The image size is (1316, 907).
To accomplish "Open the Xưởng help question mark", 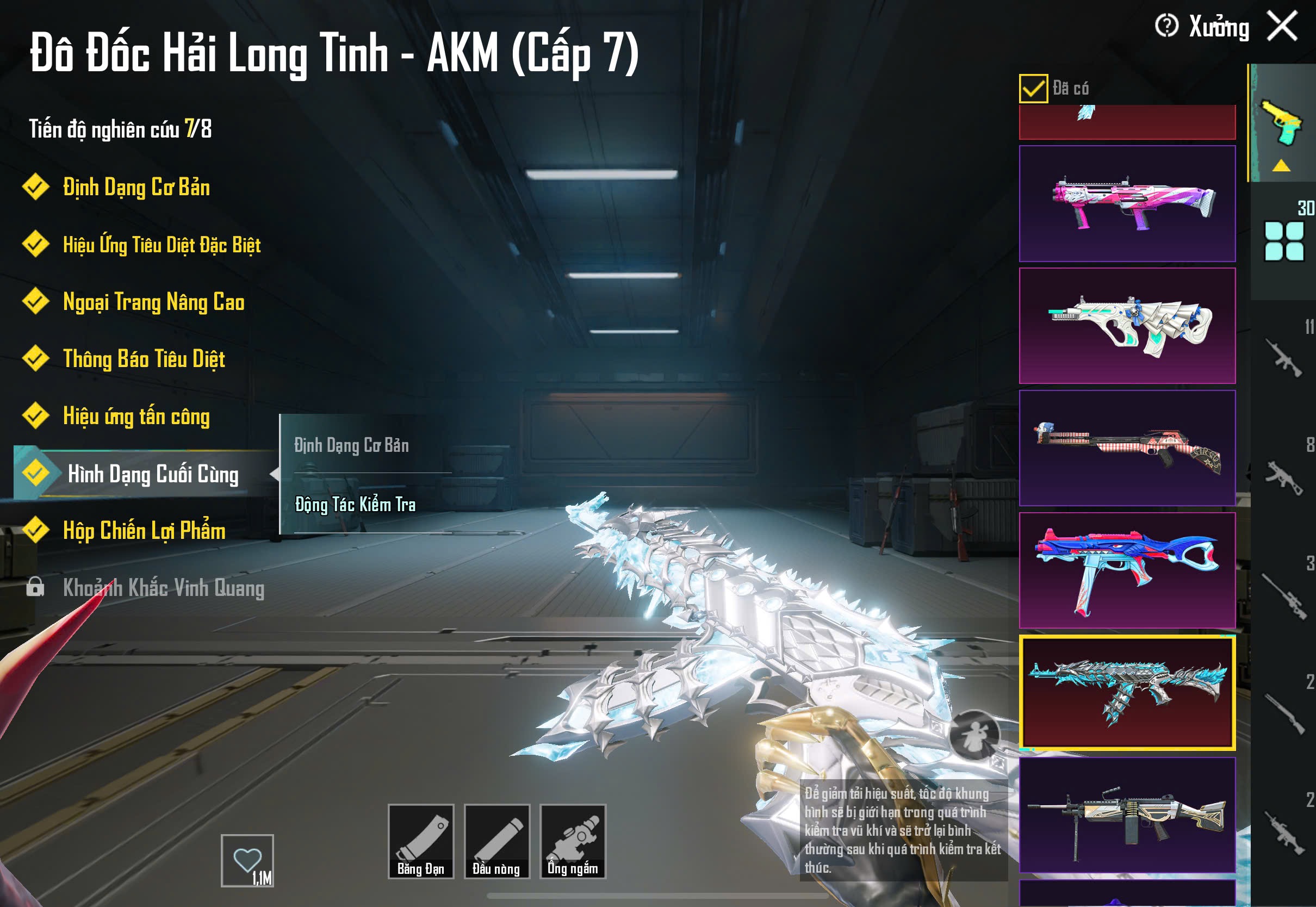I will tap(1166, 26).
